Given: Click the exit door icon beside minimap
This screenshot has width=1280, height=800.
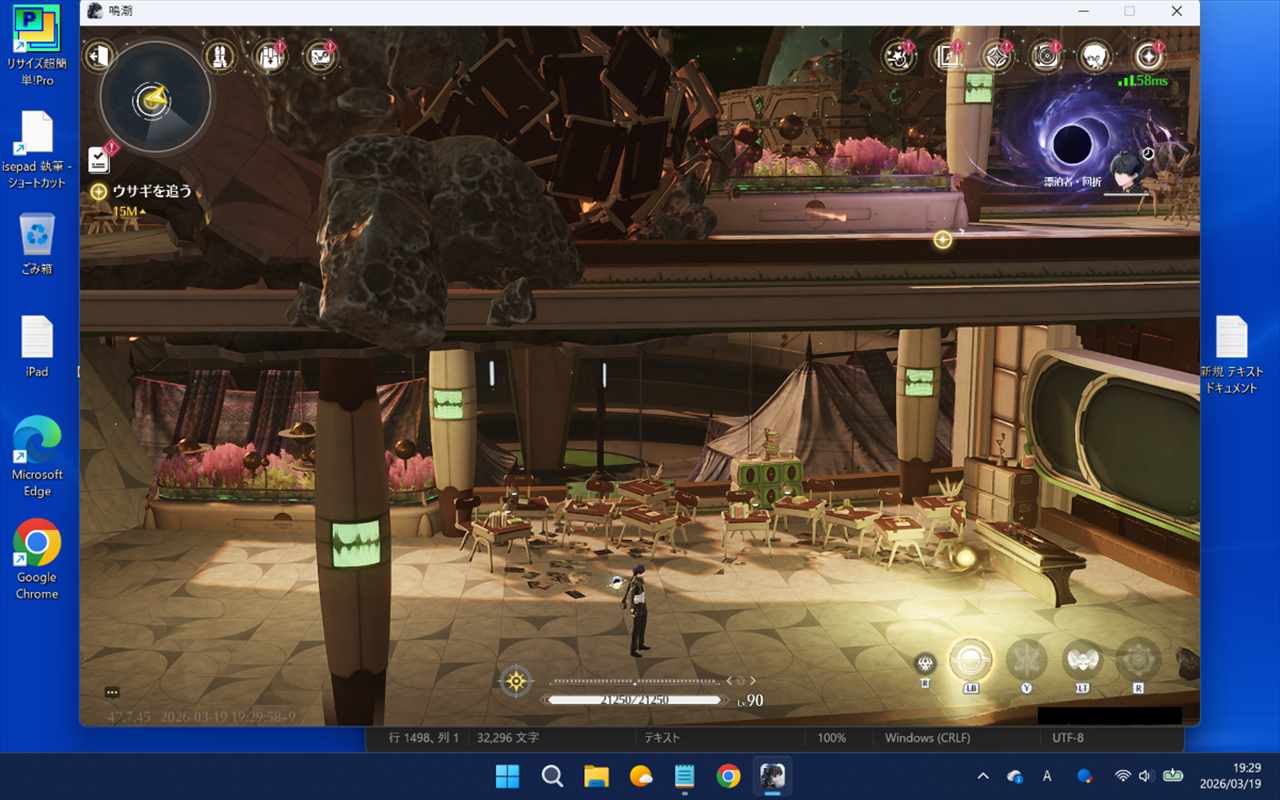Looking at the screenshot, I should point(98,56).
